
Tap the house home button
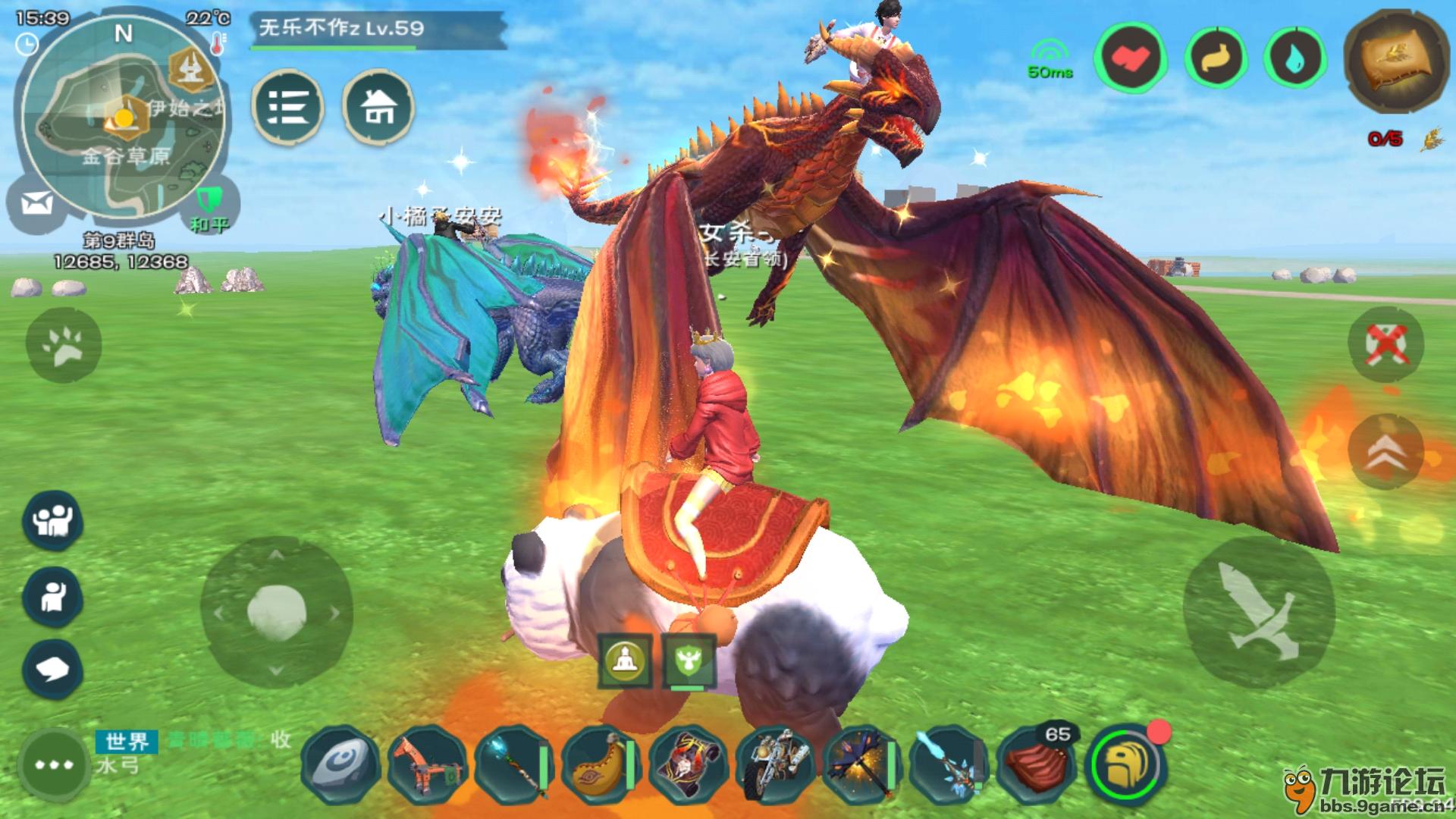coord(378,107)
